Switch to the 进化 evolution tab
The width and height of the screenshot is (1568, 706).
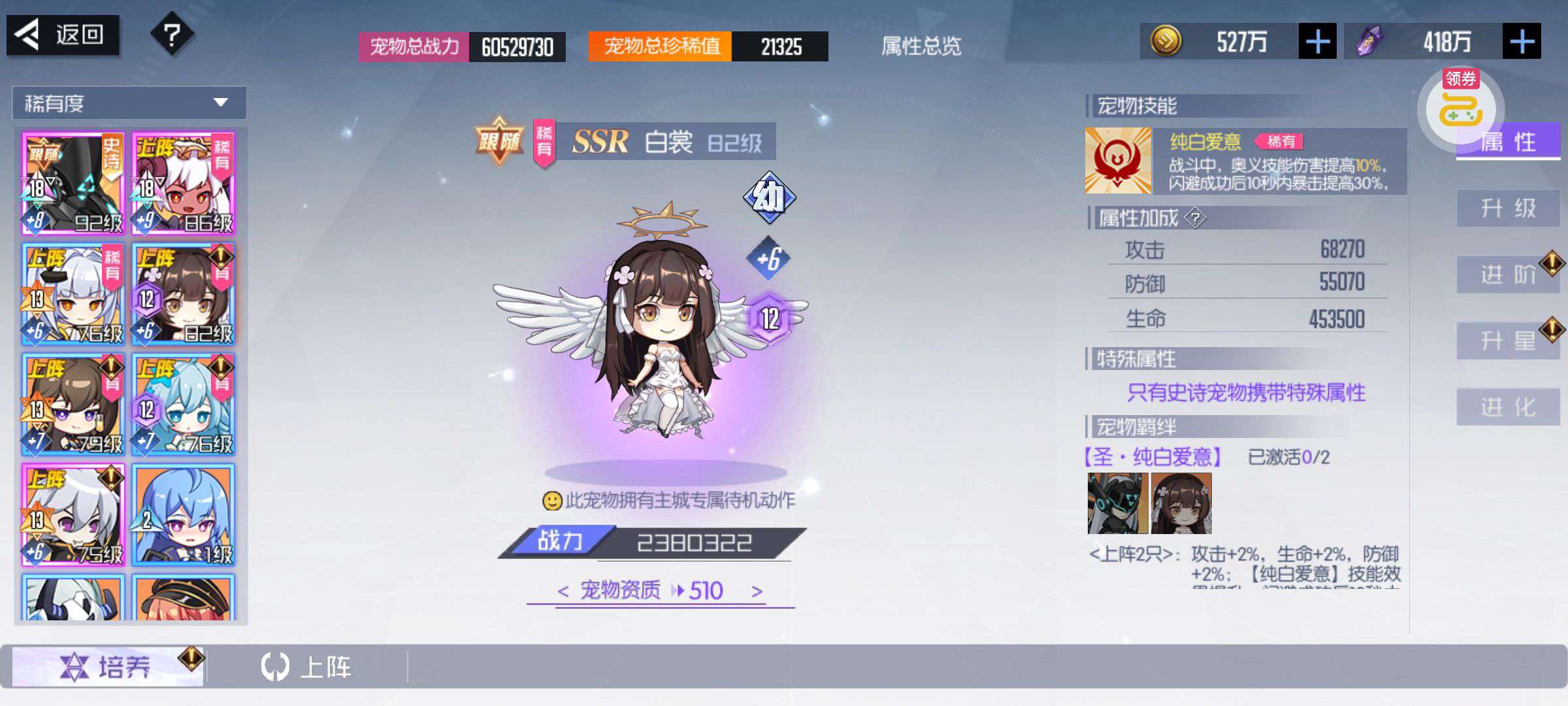(1508, 407)
